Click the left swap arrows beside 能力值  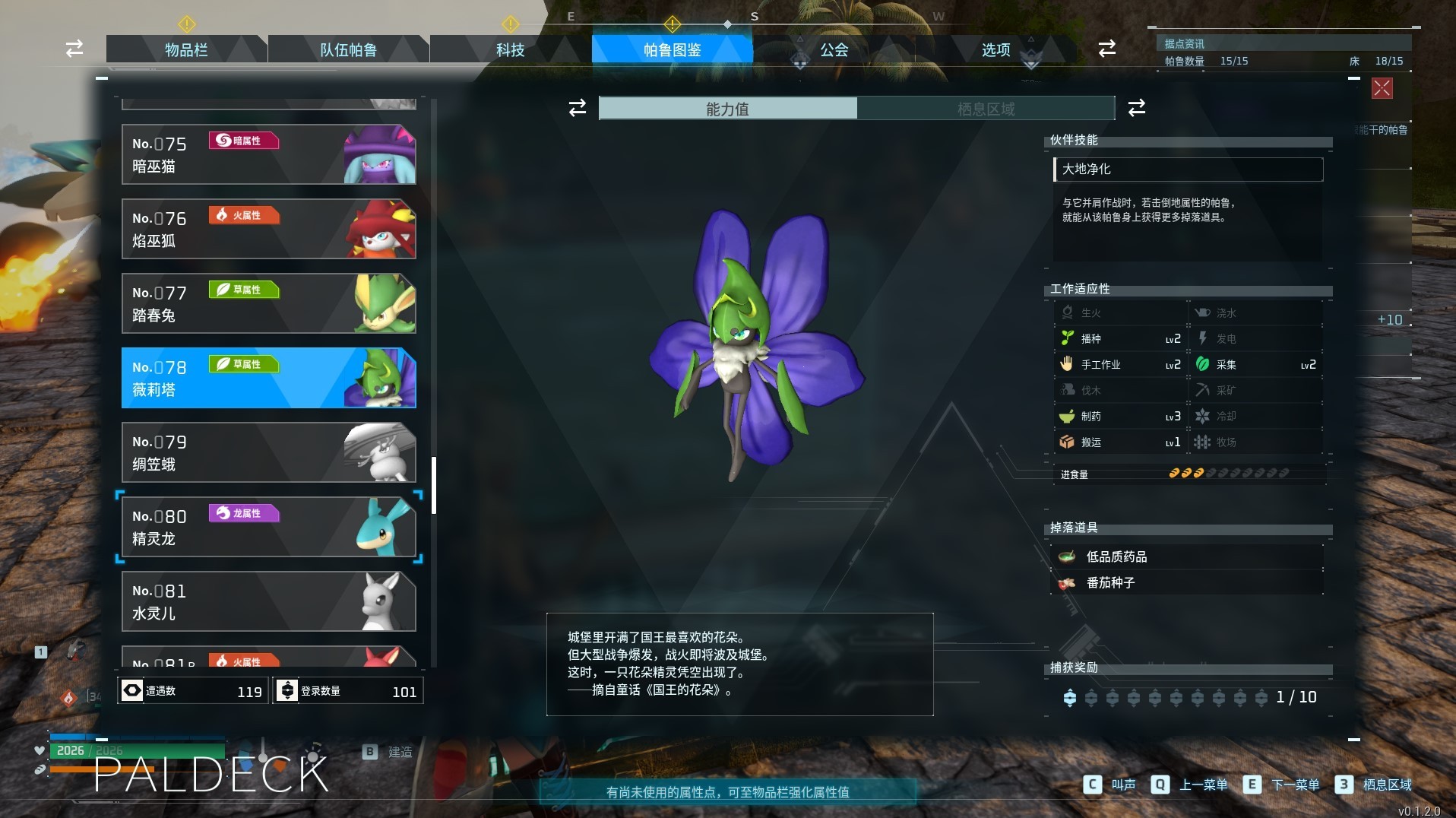577,108
